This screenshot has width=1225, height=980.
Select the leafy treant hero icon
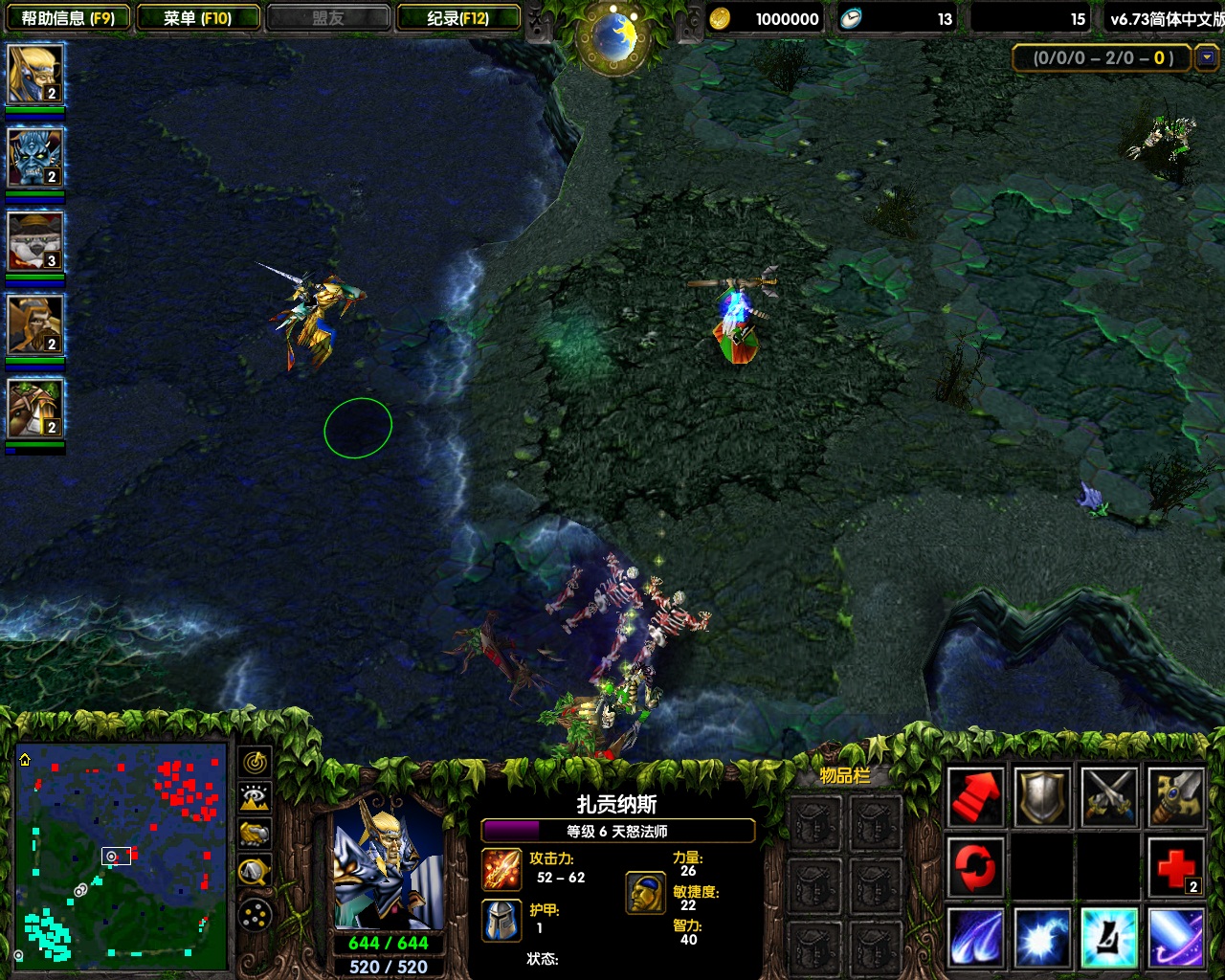[35, 409]
